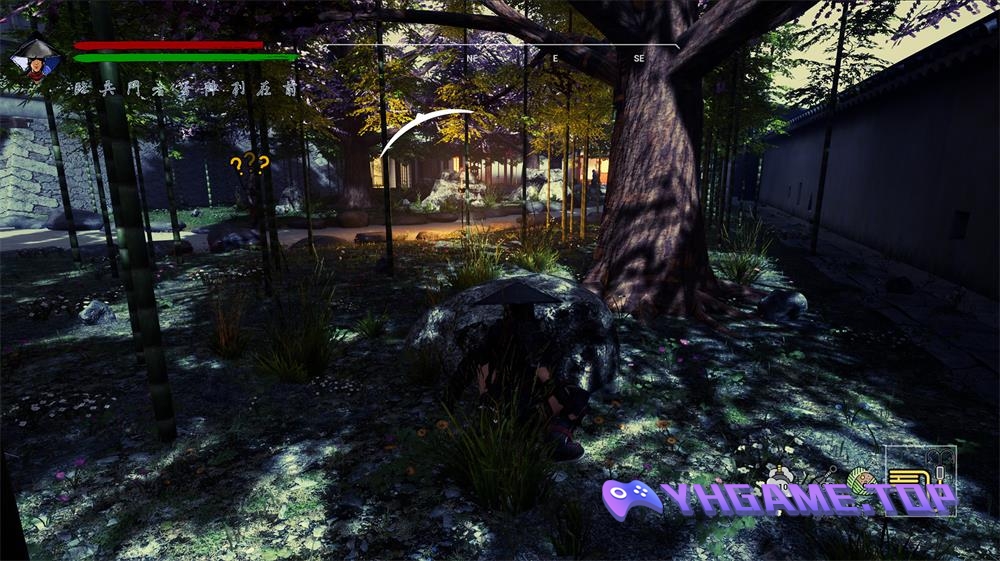The height and width of the screenshot is (561, 1000).
Task: Select the yellow item in framed slot
Action: tap(908, 477)
